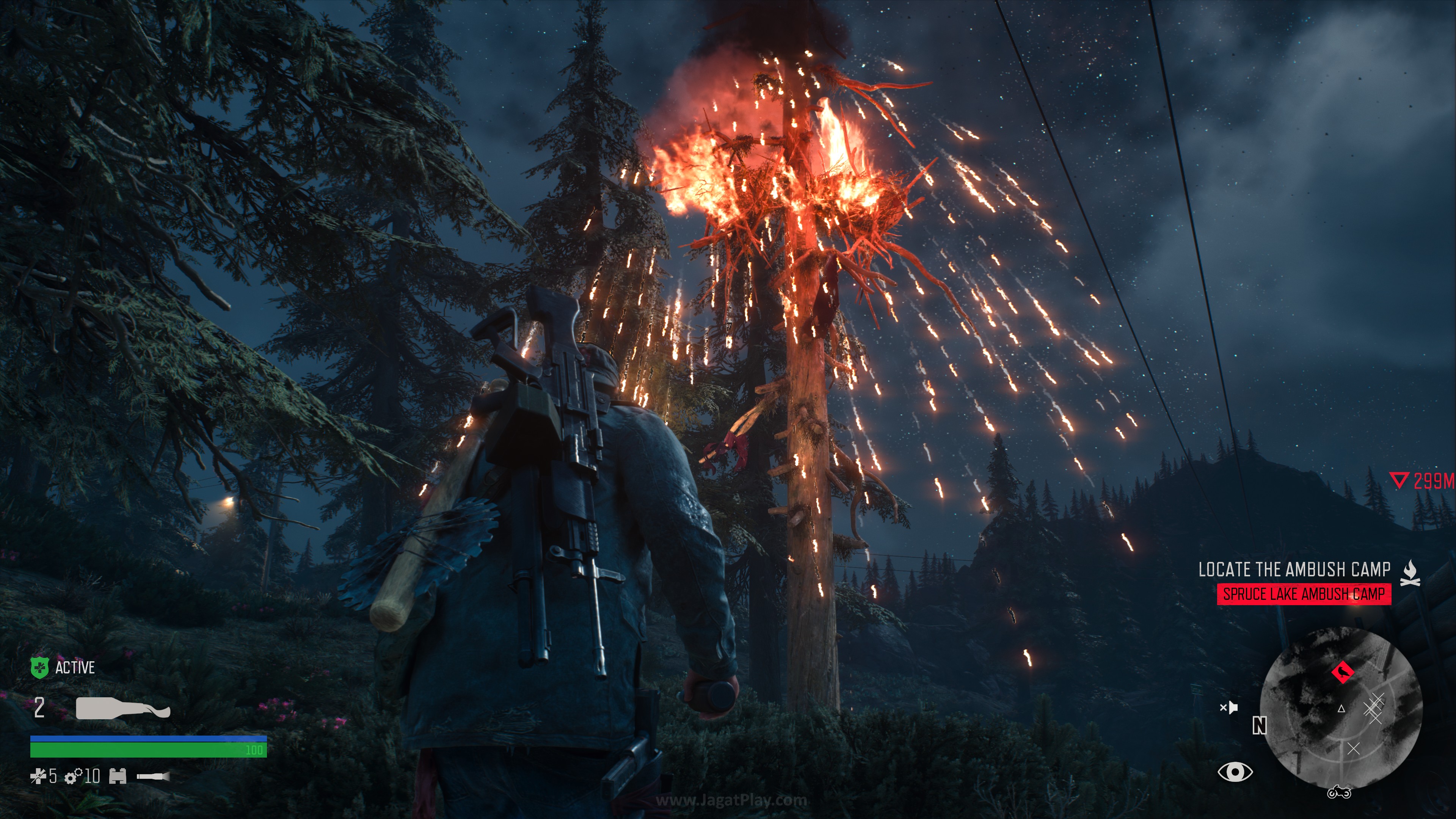Select the red crow marker on minimap
This screenshot has height=819, width=1456.
(1342, 672)
